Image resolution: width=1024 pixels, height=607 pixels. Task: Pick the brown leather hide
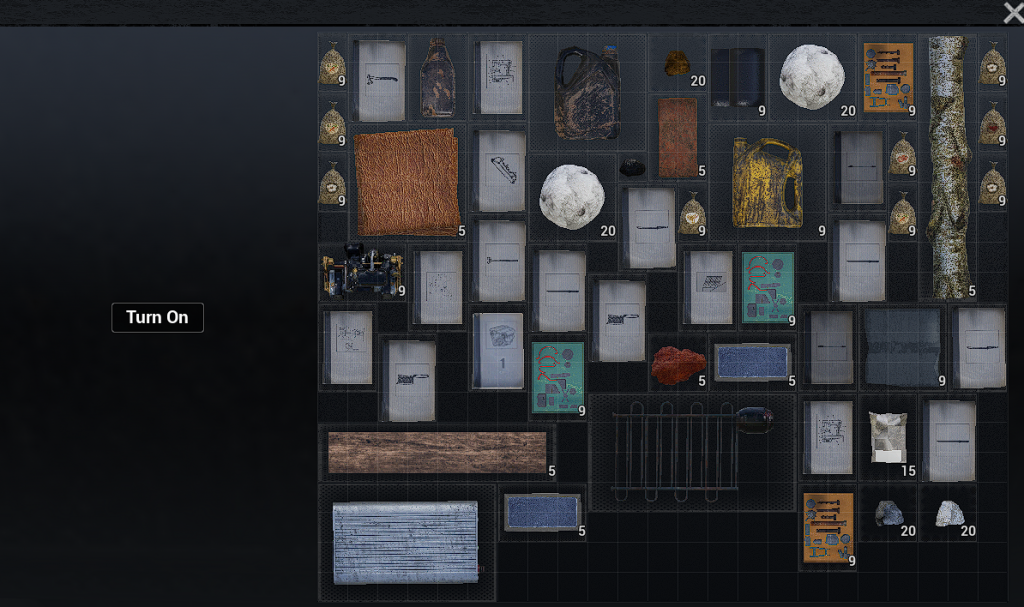point(407,182)
